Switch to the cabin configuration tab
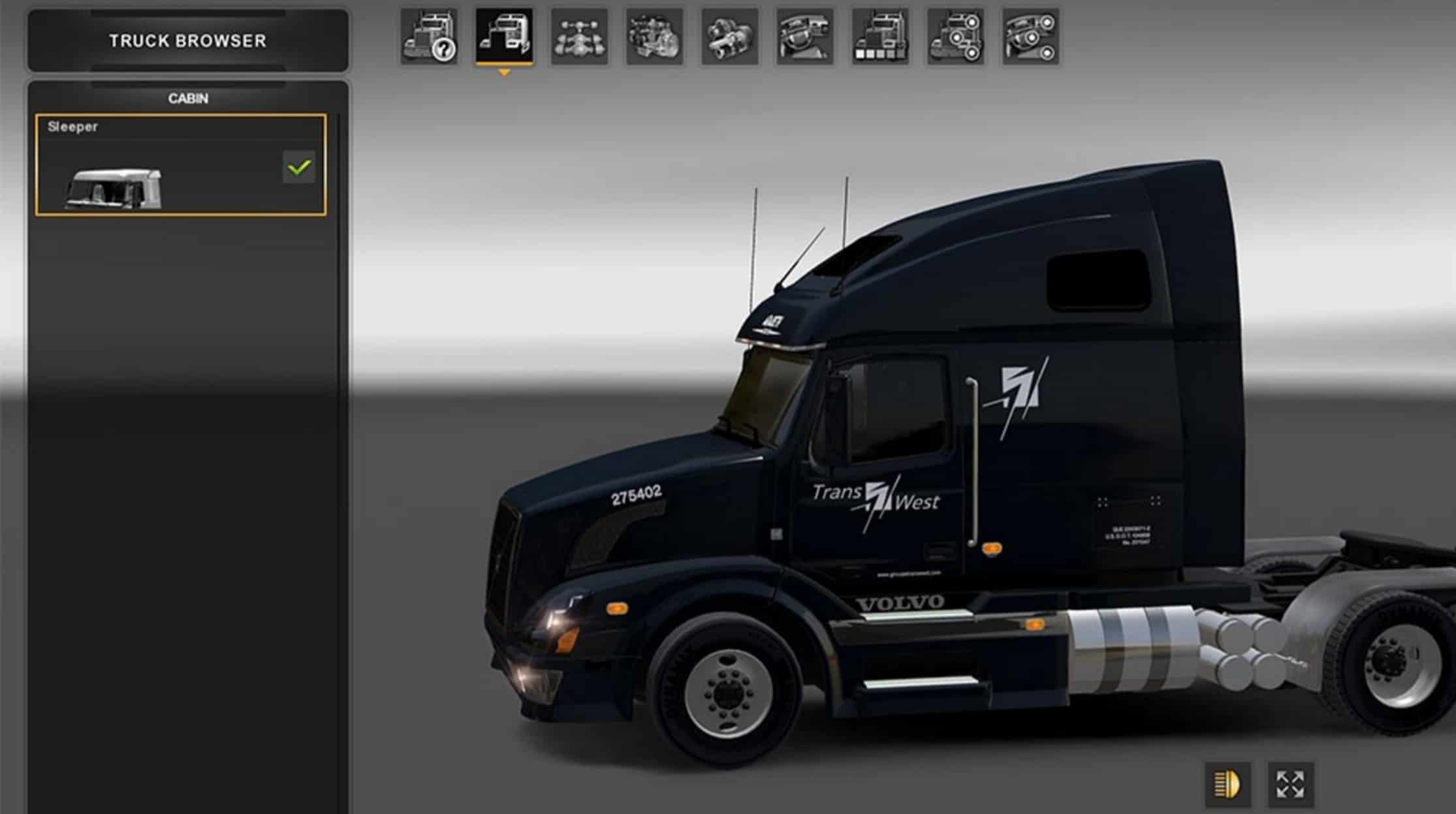Image resolution: width=1456 pixels, height=814 pixels. tap(504, 37)
